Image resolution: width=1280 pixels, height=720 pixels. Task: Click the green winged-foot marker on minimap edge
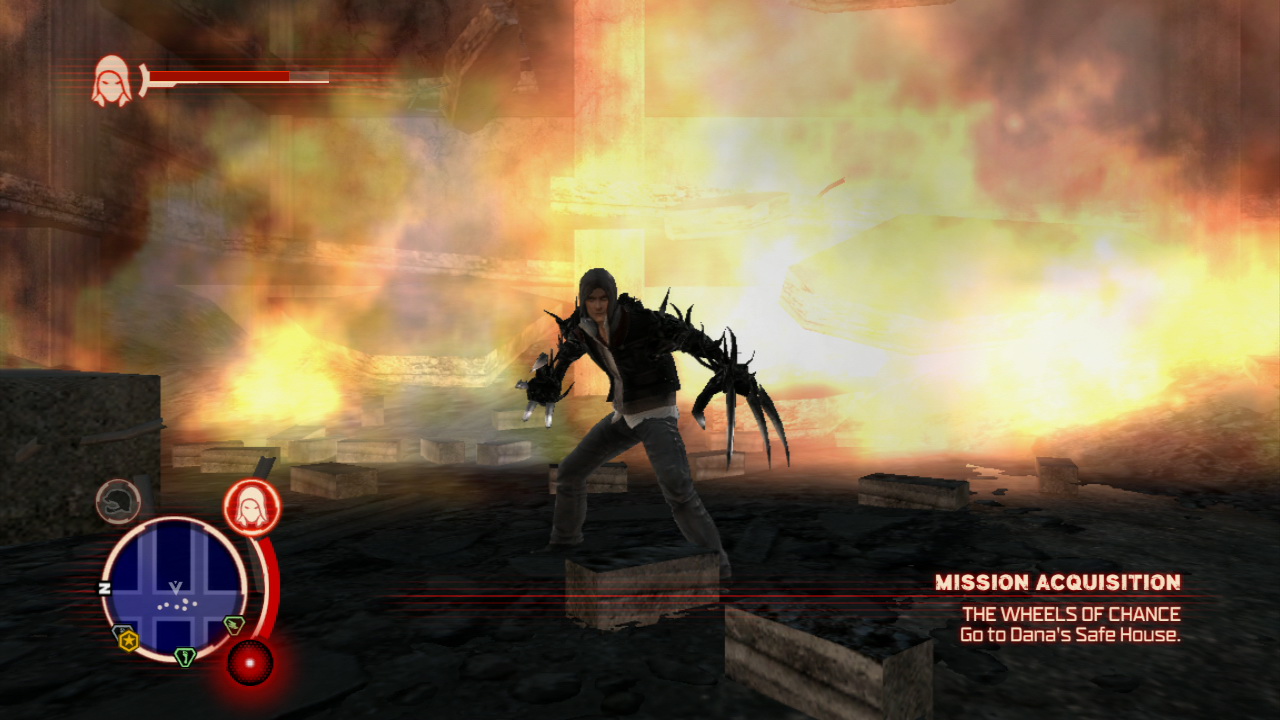(233, 625)
